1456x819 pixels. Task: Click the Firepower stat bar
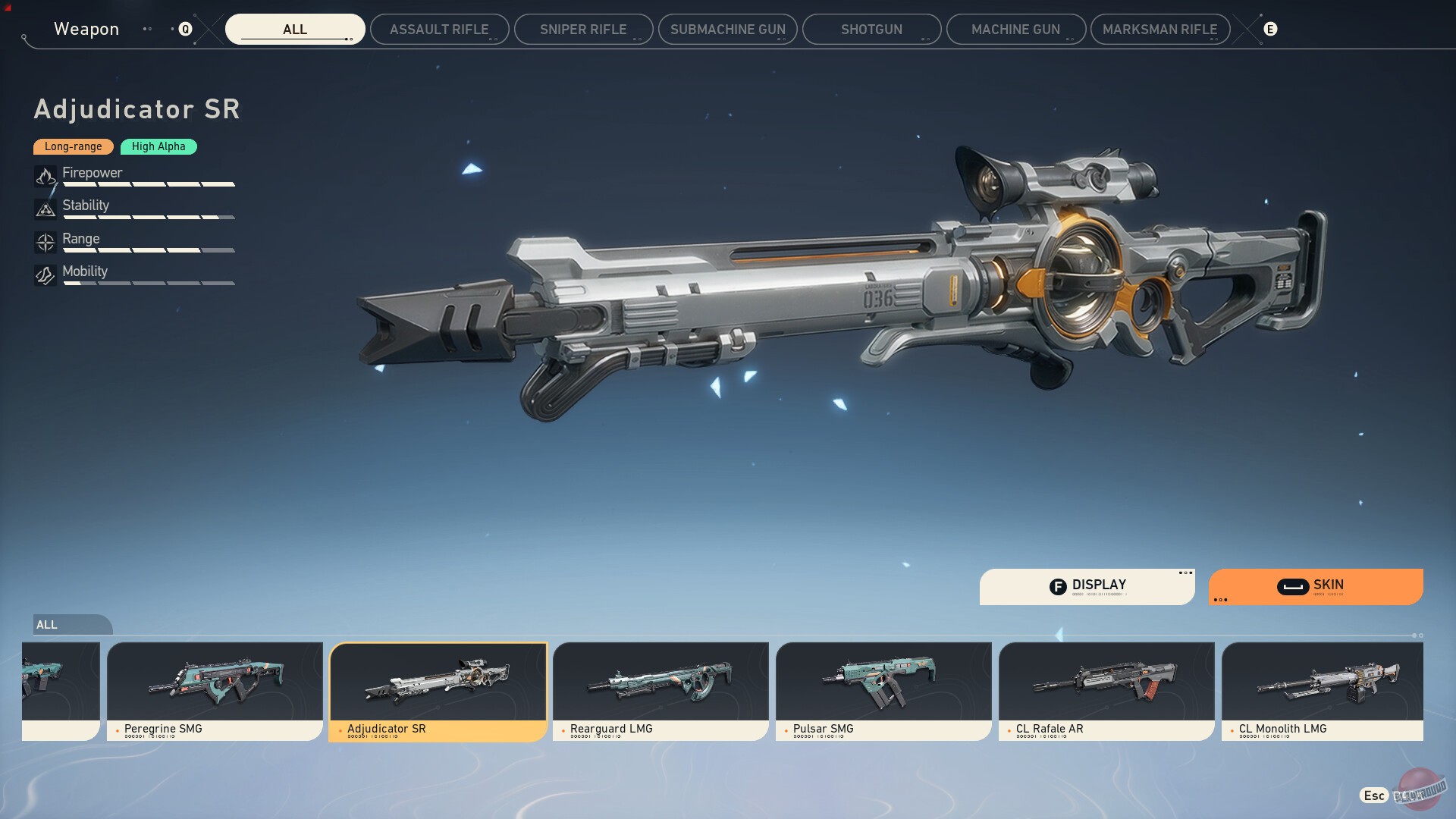pyautogui.click(x=149, y=184)
